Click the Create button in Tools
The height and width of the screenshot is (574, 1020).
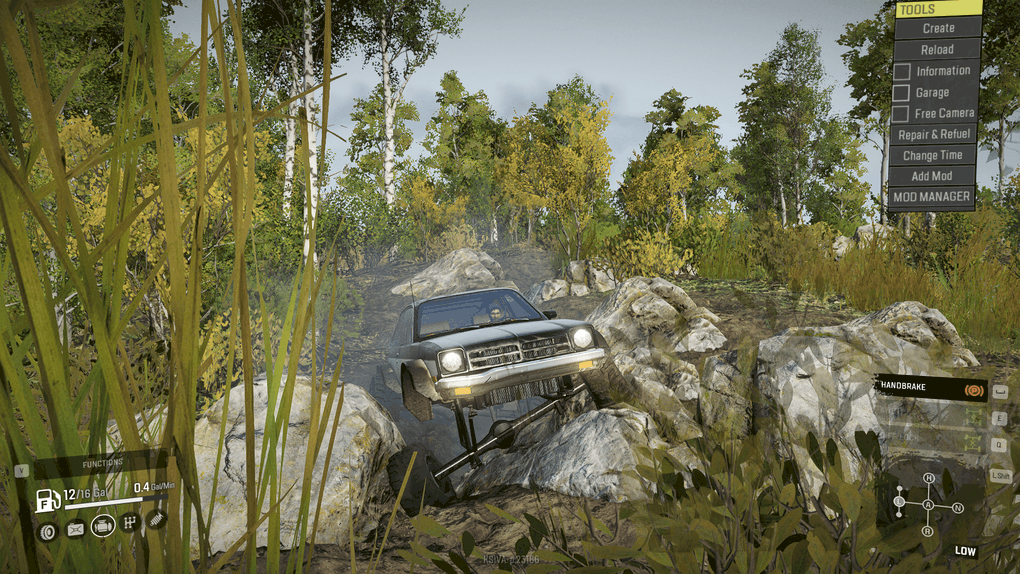coord(937,28)
